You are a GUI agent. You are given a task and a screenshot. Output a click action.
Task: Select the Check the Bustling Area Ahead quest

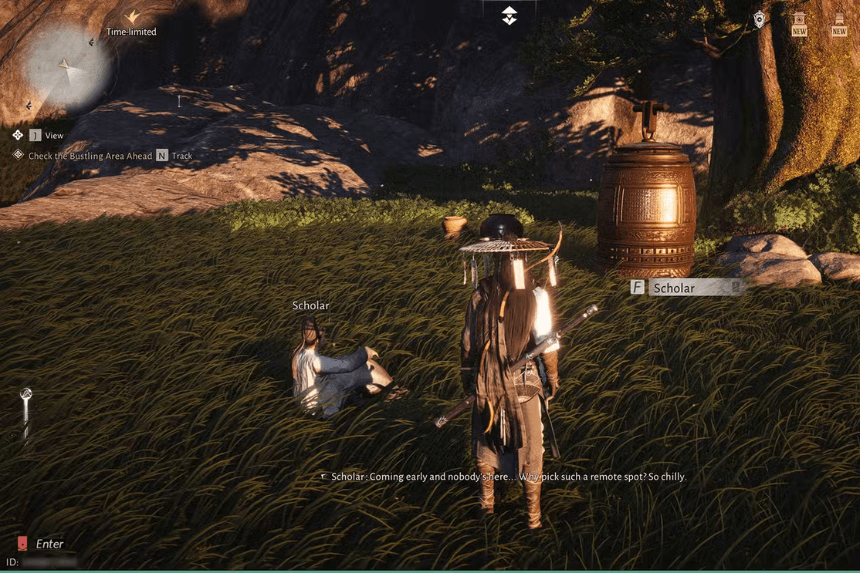click(x=90, y=156)
